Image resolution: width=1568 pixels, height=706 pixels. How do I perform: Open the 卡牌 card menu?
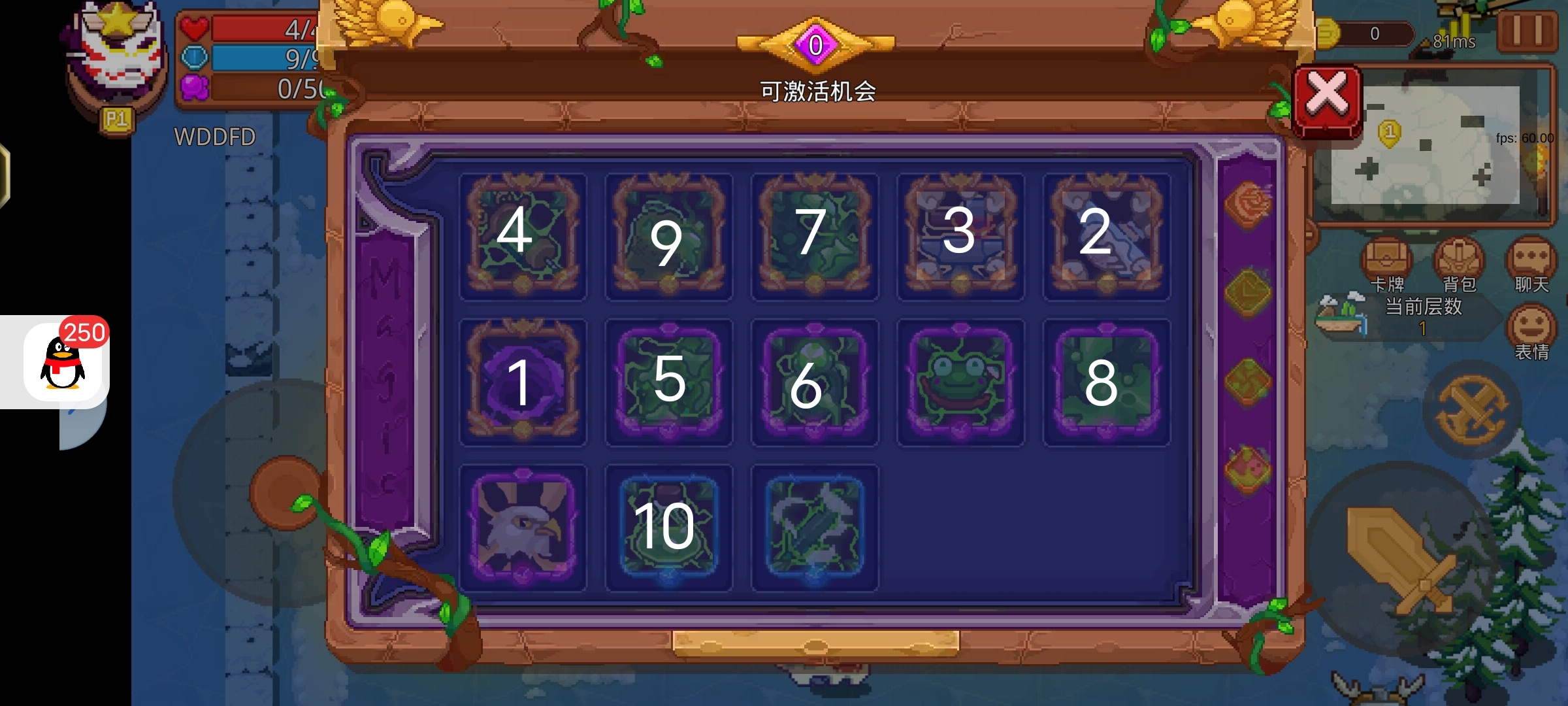[x=1386, y=264]
